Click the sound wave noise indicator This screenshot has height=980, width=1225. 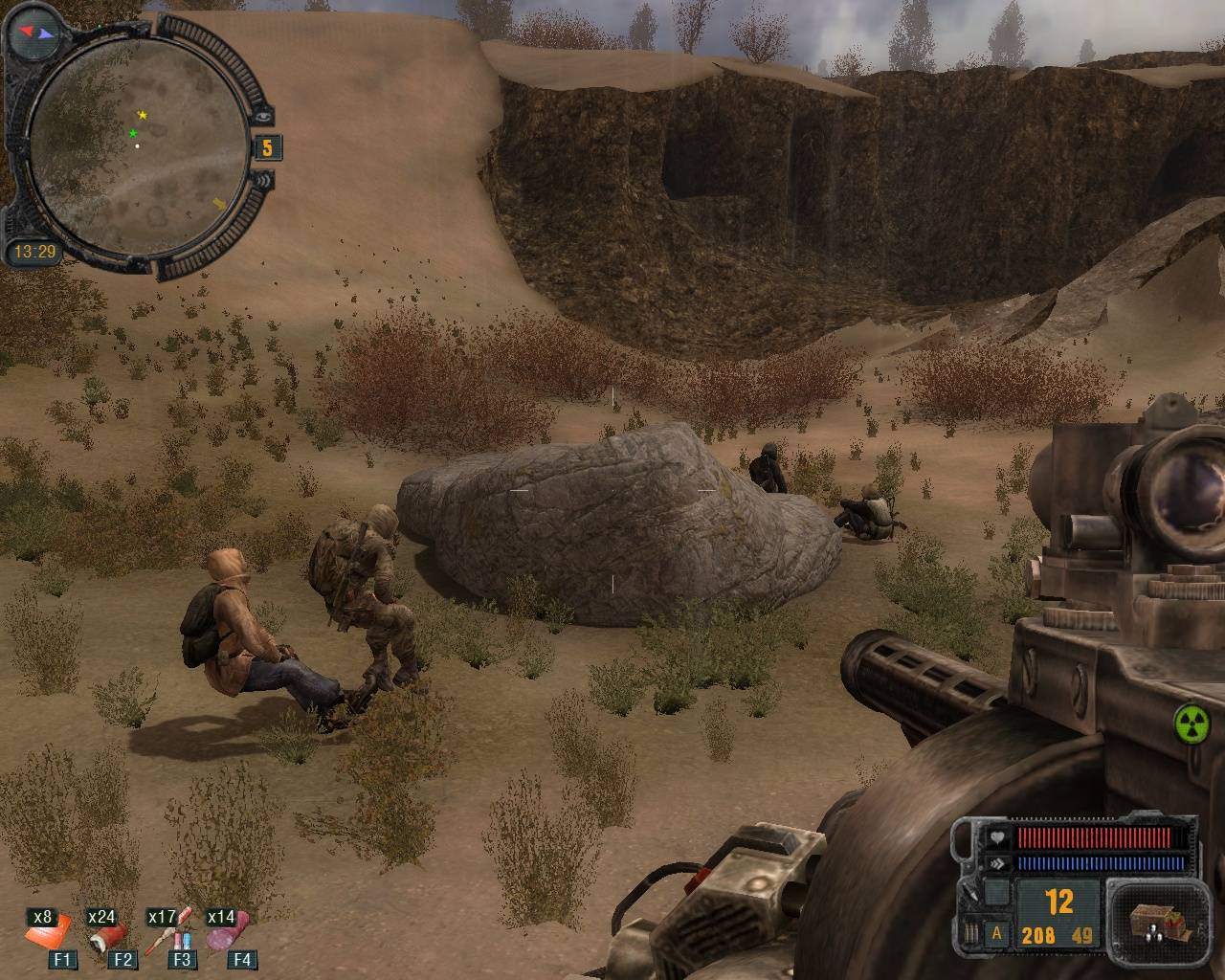[x=265, y=180]
